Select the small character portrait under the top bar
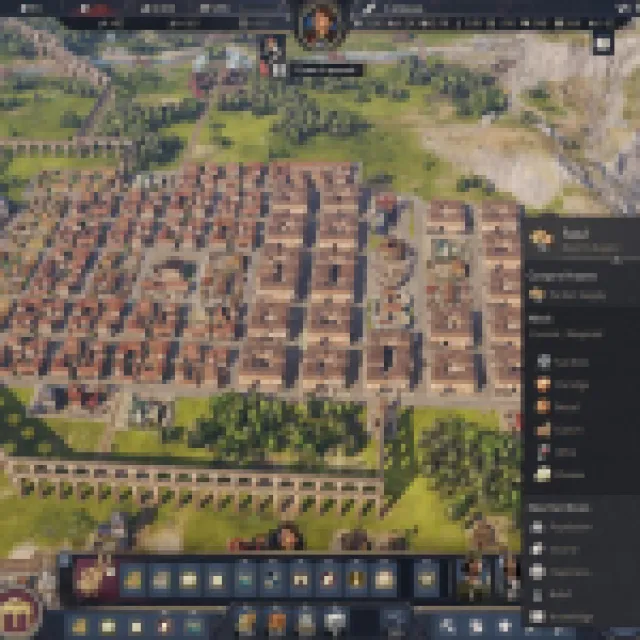 [269, 47]
